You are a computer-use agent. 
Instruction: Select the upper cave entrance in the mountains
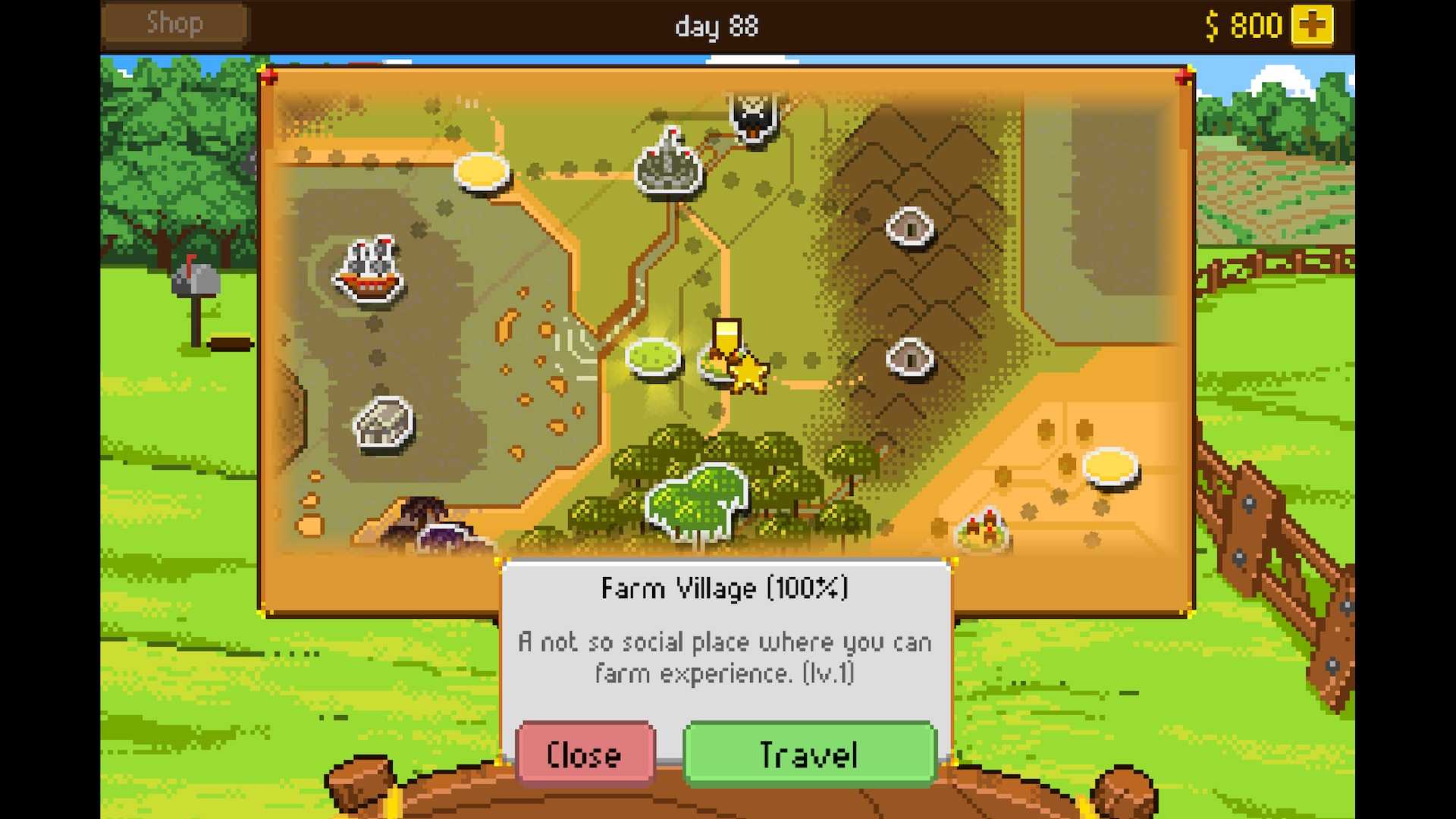pyautogui.click(x=910, y=225)
